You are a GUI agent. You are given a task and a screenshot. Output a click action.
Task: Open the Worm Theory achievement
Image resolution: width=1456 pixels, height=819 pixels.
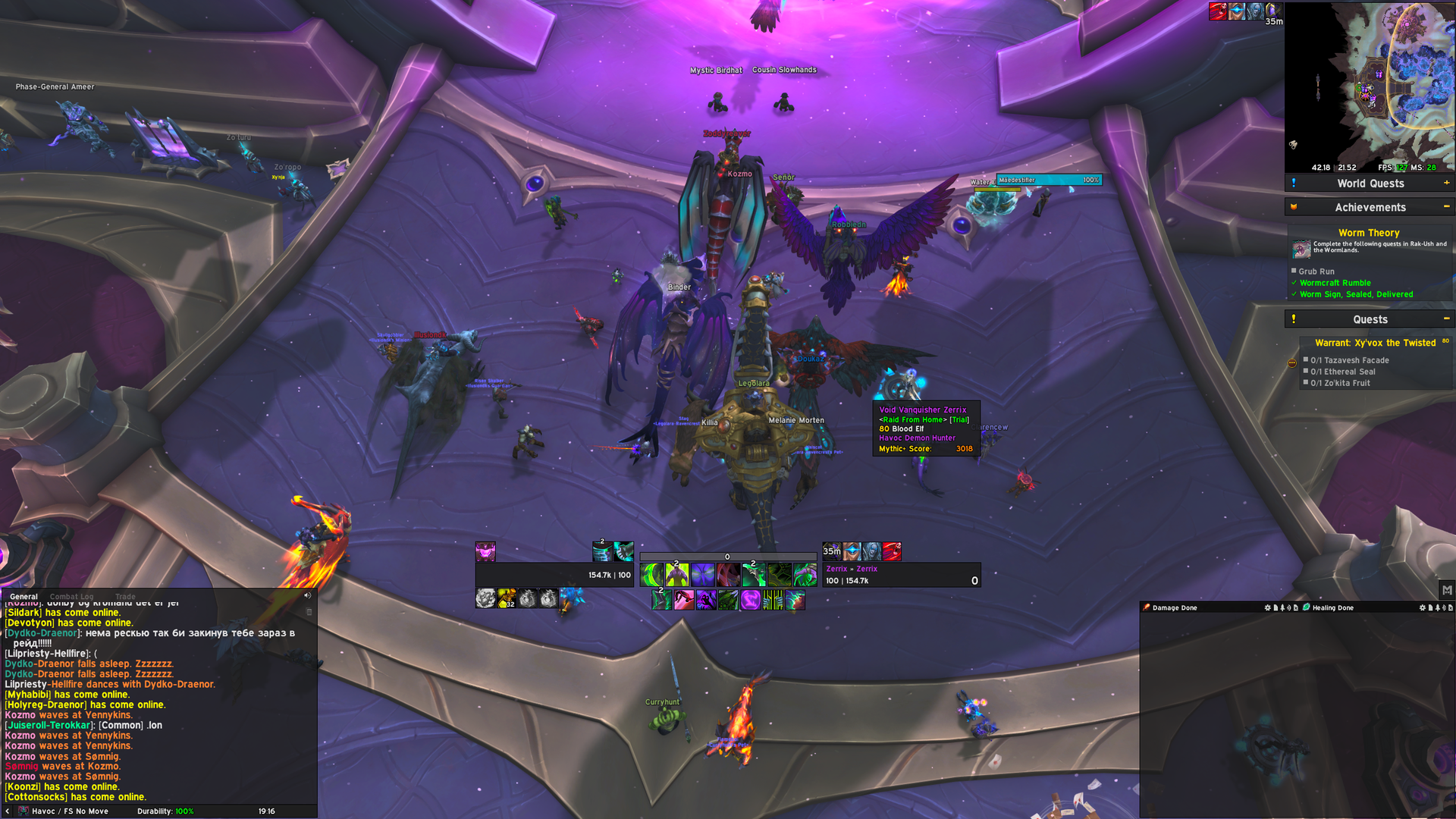pos(1368,233)
